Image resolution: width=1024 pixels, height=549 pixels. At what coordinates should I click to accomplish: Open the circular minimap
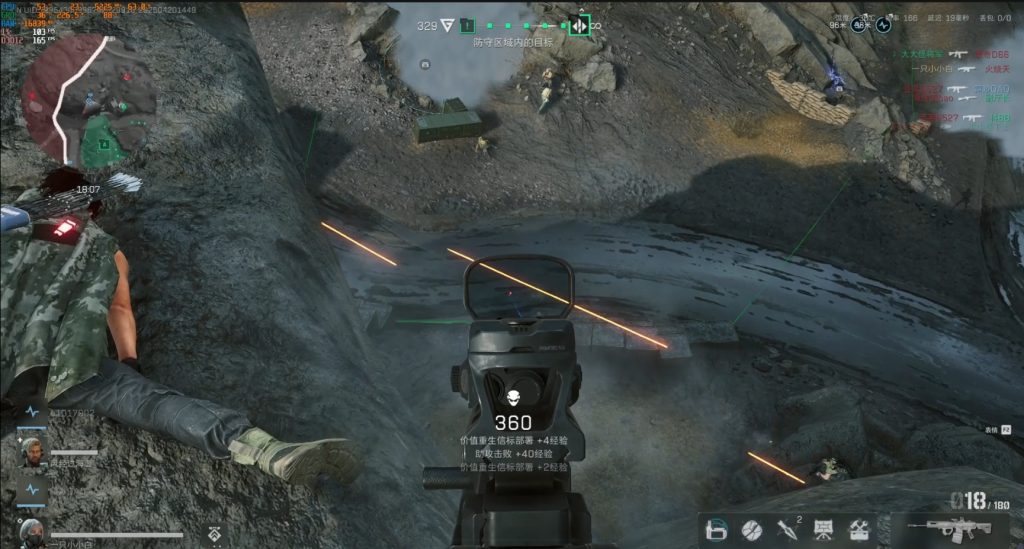coord(89,98)
